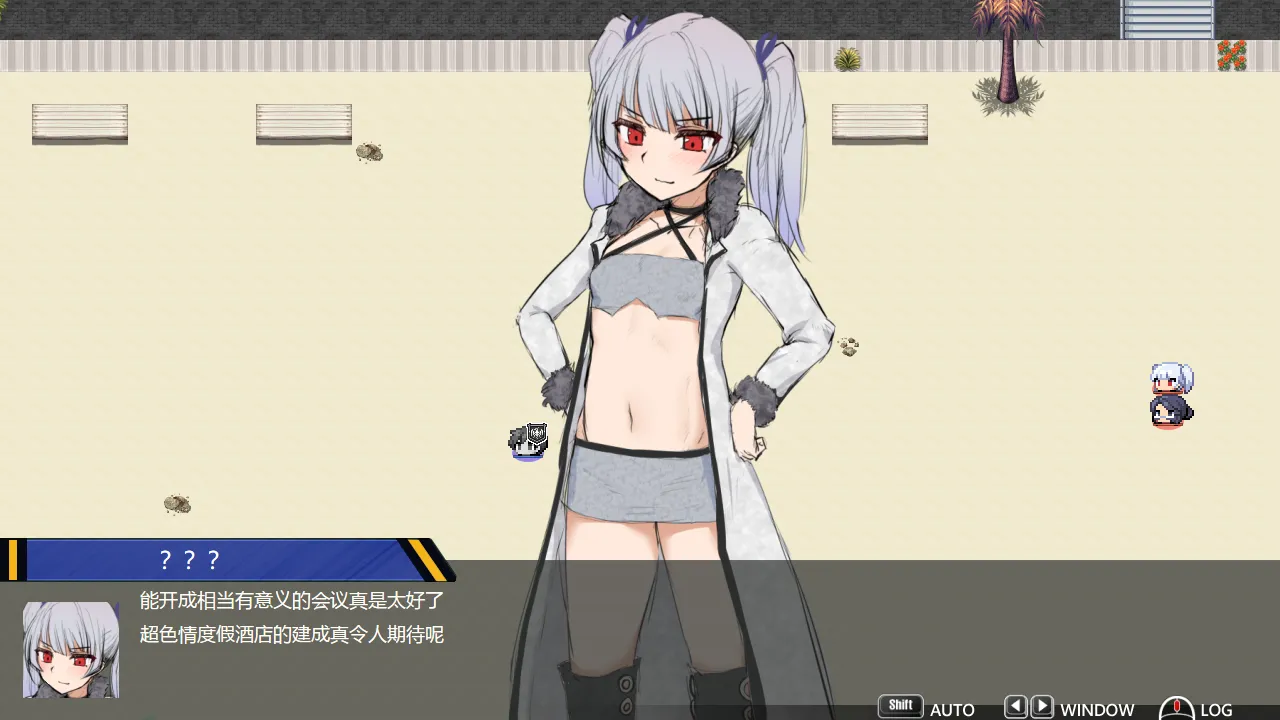Hide the dialogue with the WINDOW option
Image resolution: width=1280 pixels, height=720 pixels.
click(x=1096, y=709)
